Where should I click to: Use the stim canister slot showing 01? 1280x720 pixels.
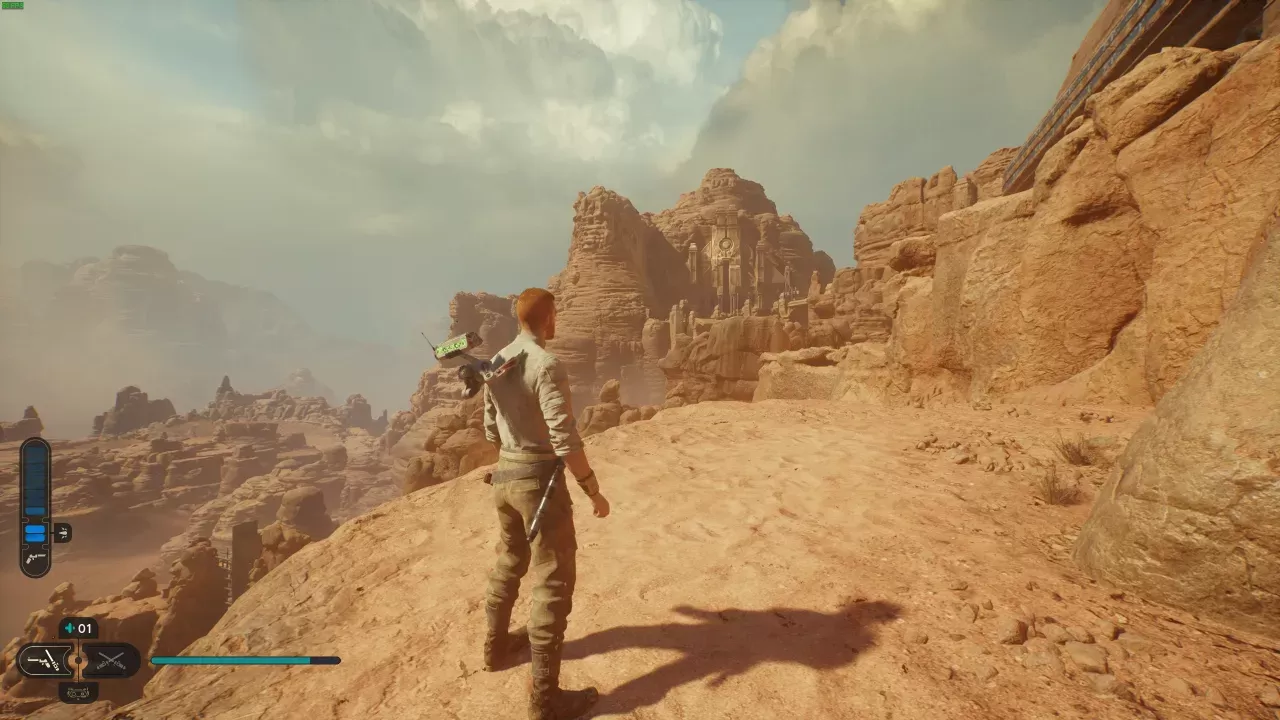pyautogui.click(x=78, y=629)
